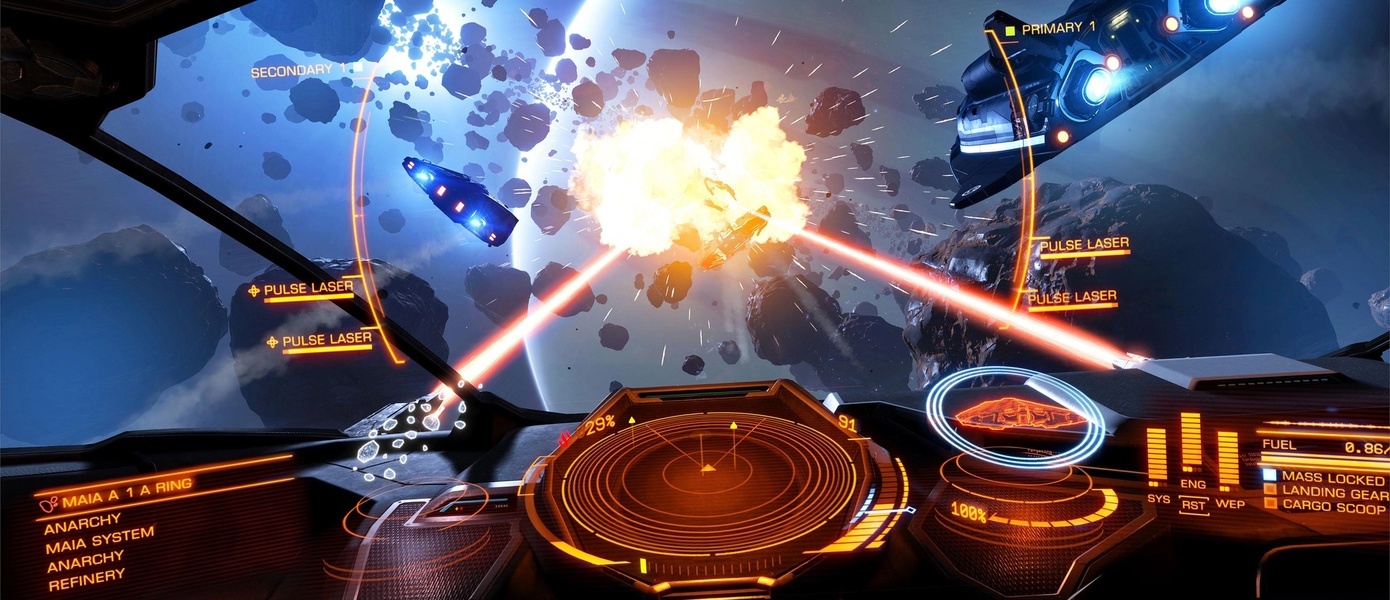Select the targeted ship hologram
The width and height of the screenshot is (1390, 600).
(x=1013, y=413)
